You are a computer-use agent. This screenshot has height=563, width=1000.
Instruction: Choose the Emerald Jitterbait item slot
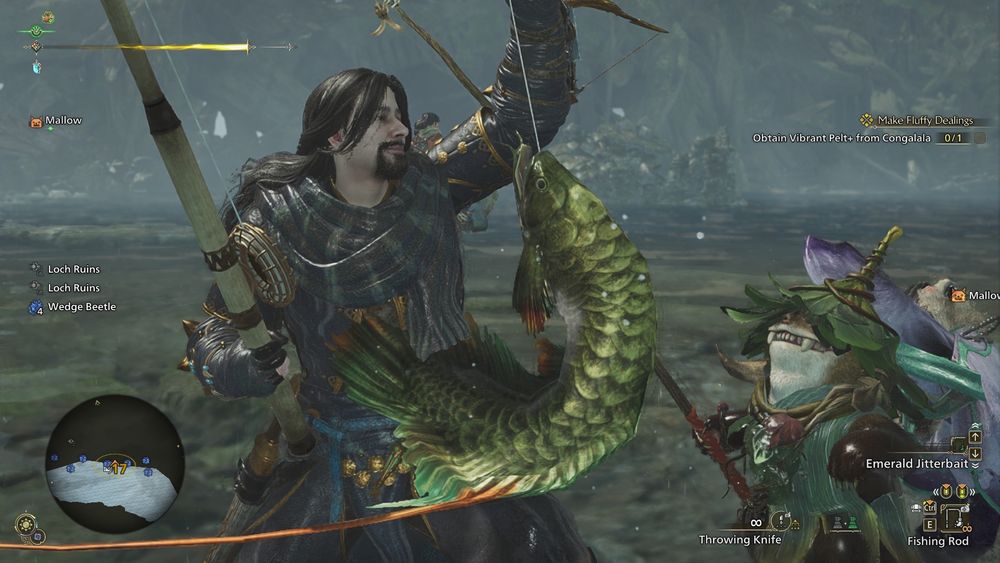(959, 445)
